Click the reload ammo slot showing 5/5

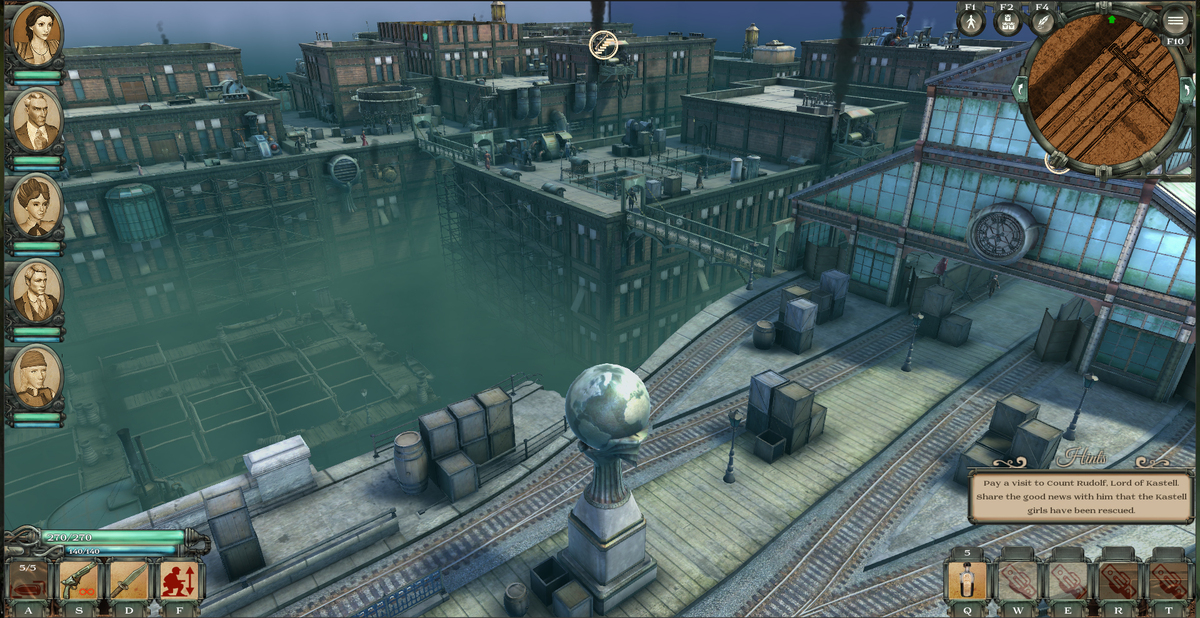(x=28, y=581)
